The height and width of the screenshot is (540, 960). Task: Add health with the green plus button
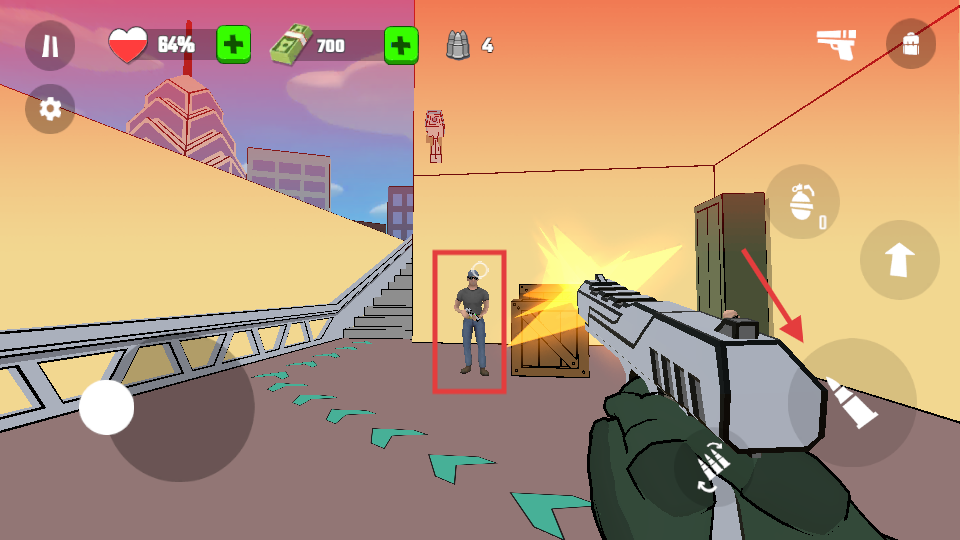click(x=233, y=45)
